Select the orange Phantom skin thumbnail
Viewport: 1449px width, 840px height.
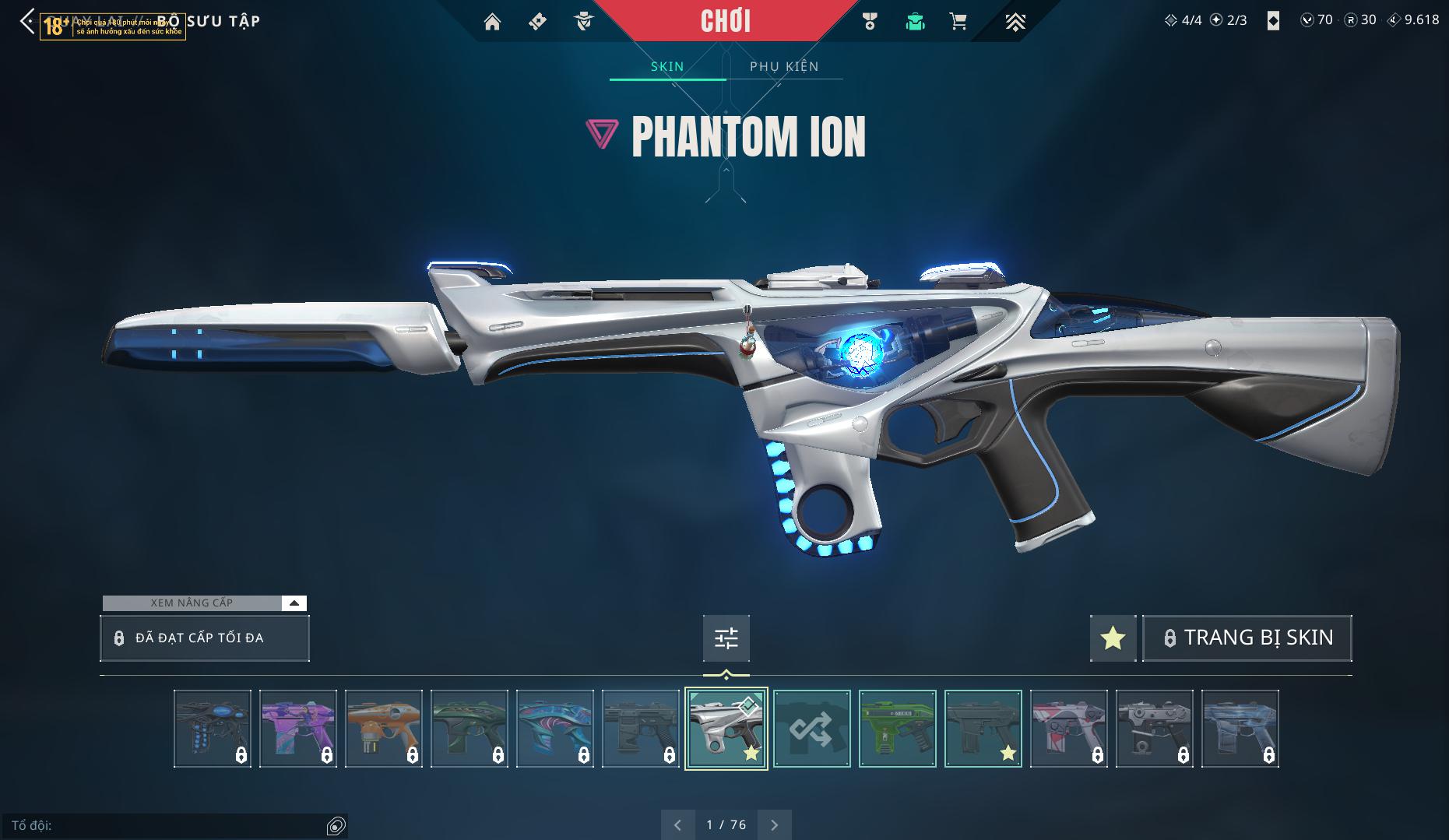383,729
